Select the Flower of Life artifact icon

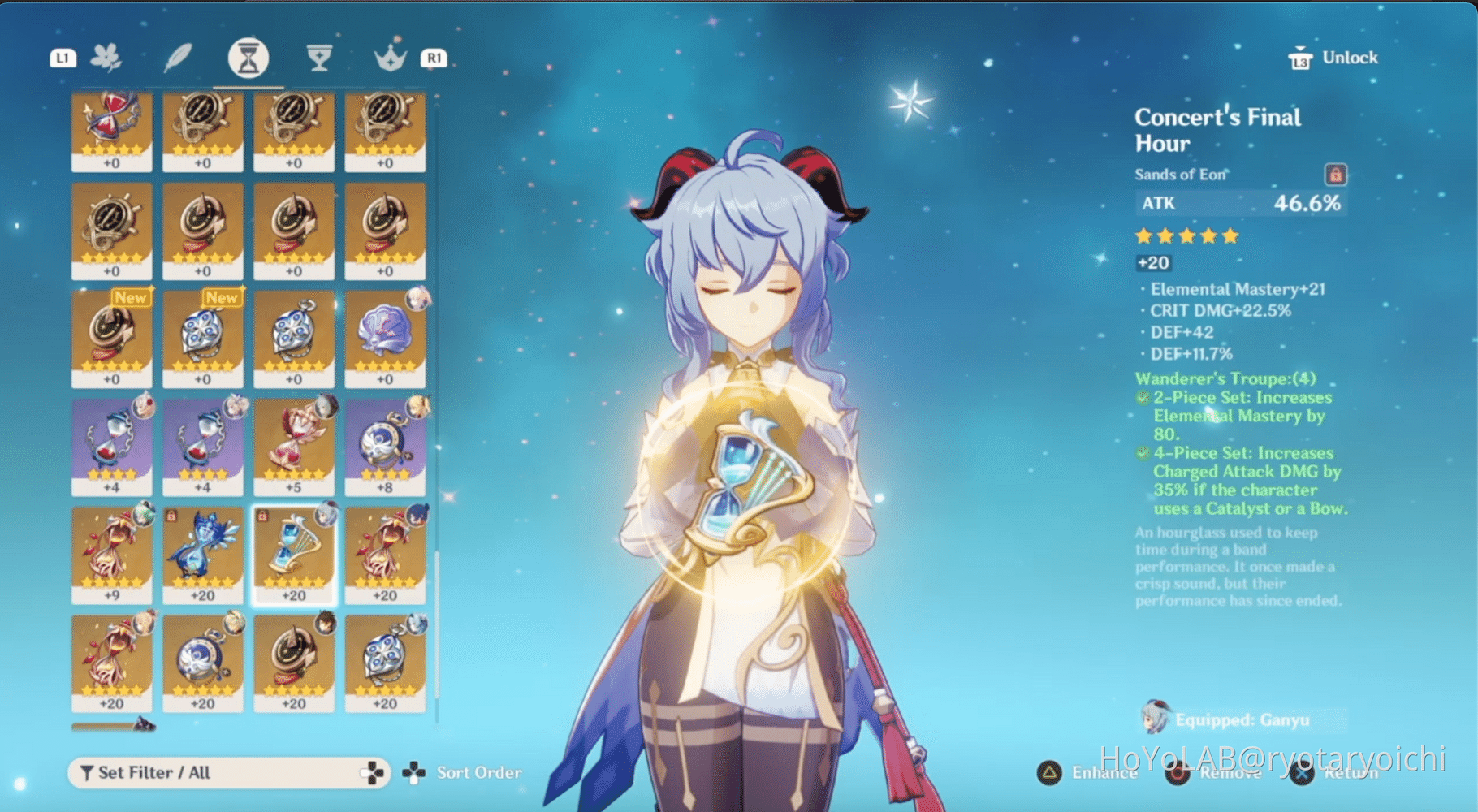click(110, 58)
